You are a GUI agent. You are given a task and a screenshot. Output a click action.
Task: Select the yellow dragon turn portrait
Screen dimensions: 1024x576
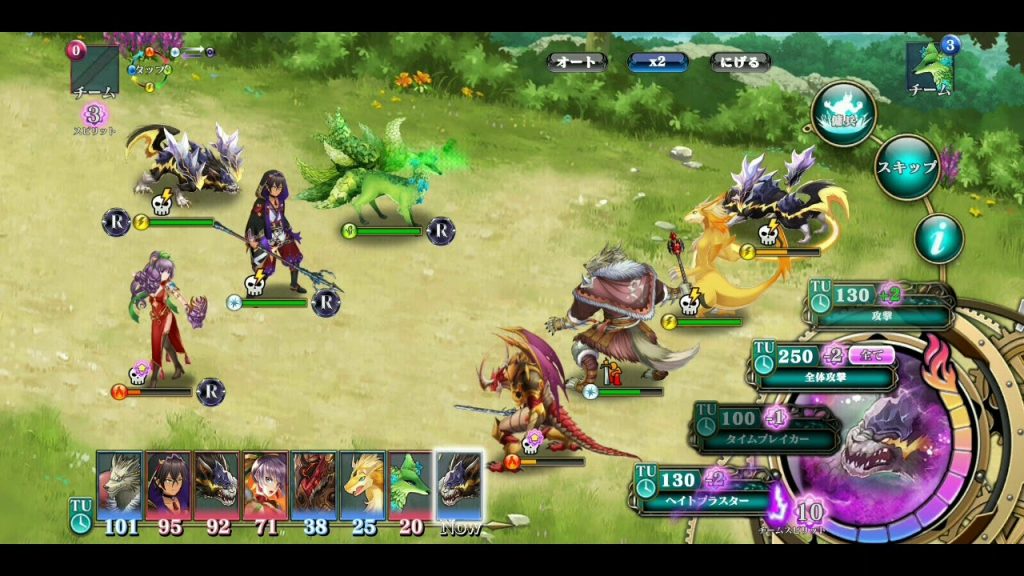pos(362,485)
